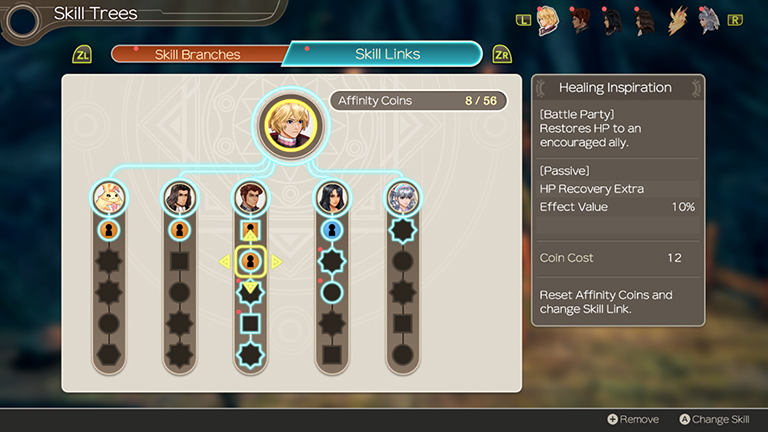Select Melia's portrait heading the last link column
768x432 pixels.
tap(402, 197)
